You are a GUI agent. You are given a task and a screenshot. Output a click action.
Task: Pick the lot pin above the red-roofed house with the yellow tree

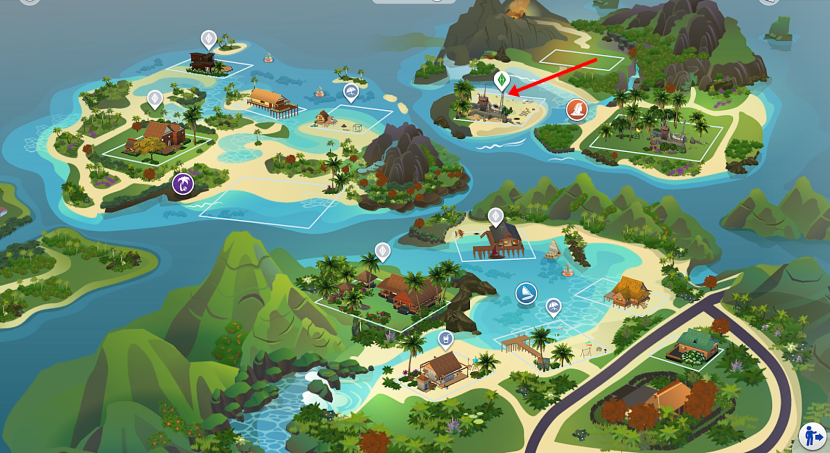pyautogui.click(x=155, y=99)
